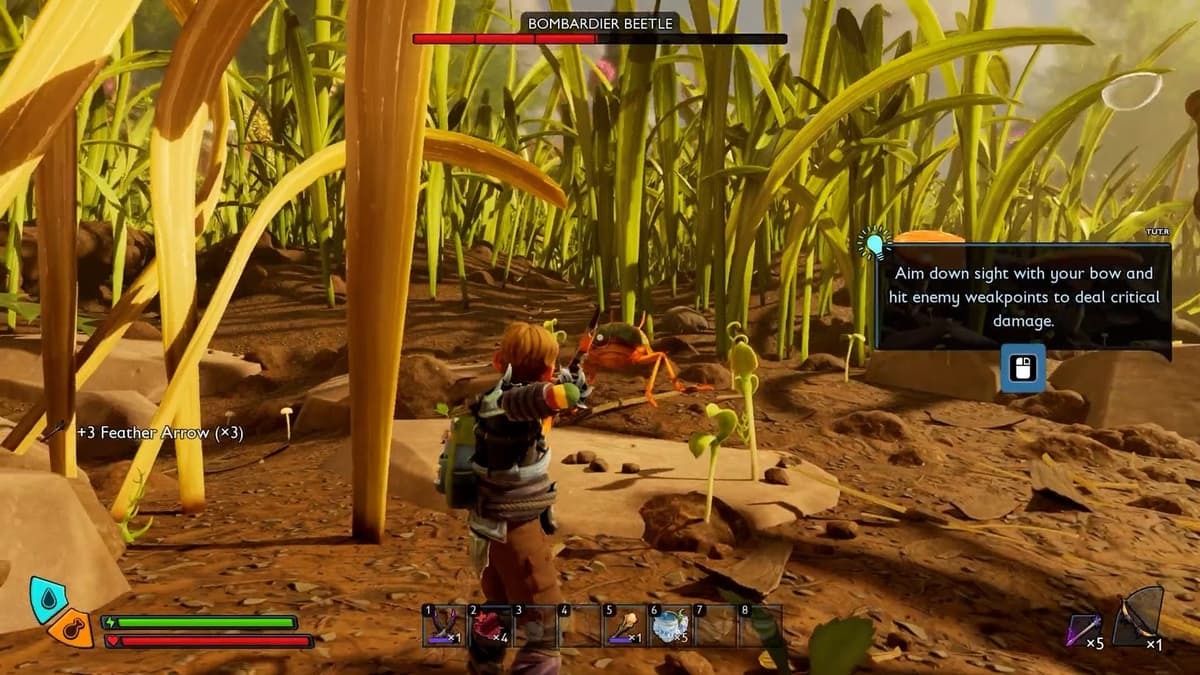Click the equipped bow icon
The height and width of the screenshot is (675, 1200).
tap(1139, 617)
